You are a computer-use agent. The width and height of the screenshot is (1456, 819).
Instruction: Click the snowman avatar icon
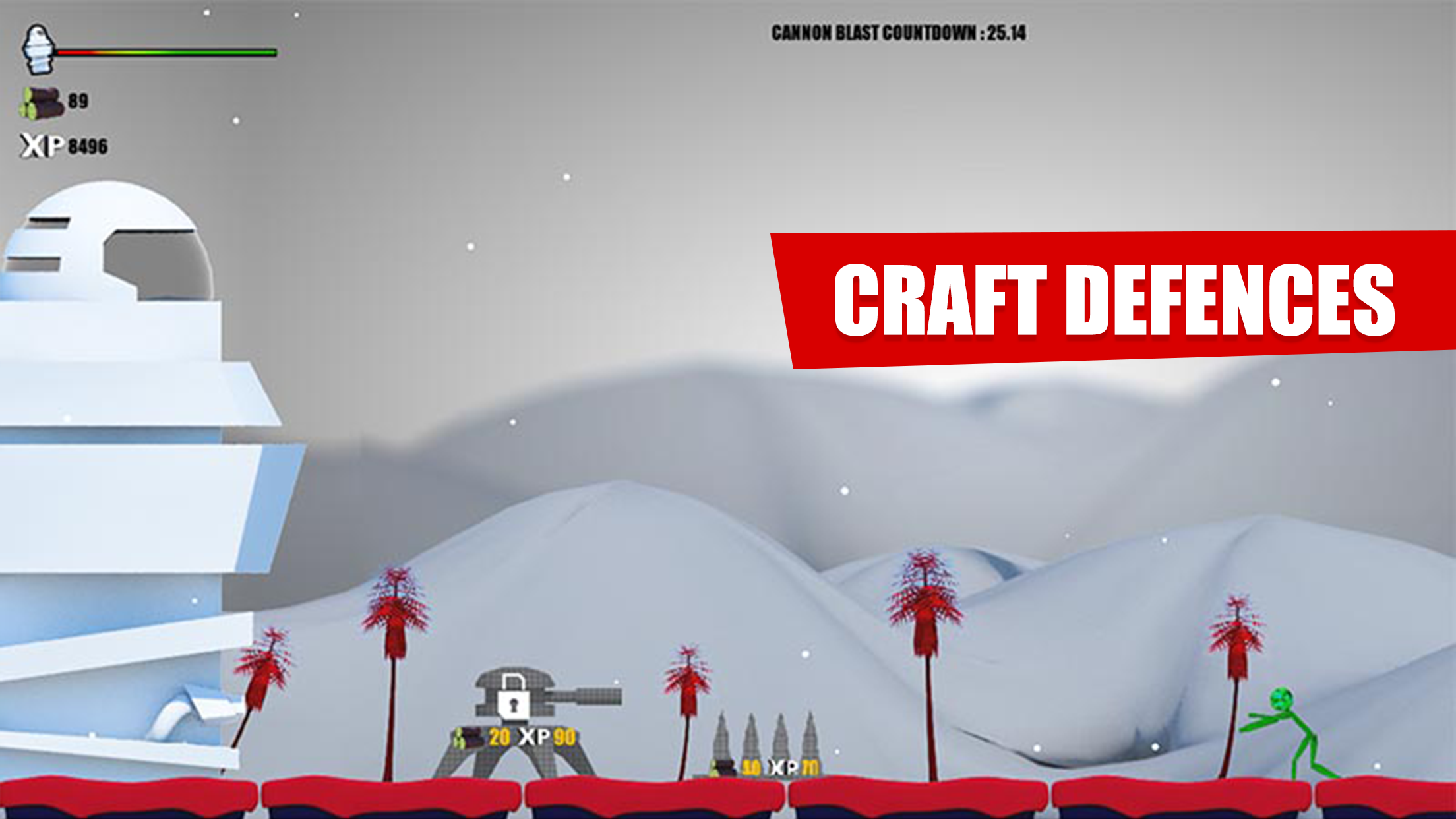38,49
